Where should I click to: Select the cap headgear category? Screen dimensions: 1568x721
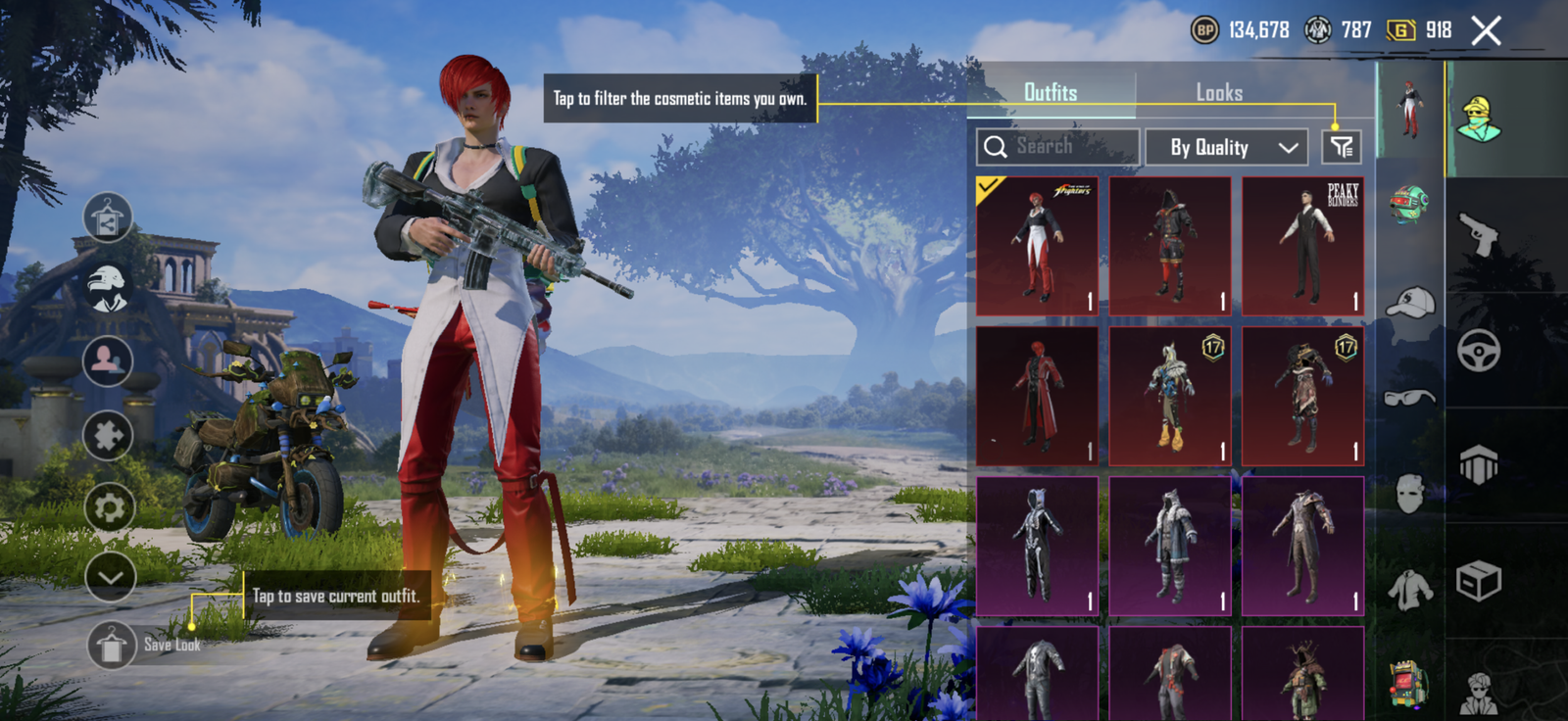coord(1410,303)
